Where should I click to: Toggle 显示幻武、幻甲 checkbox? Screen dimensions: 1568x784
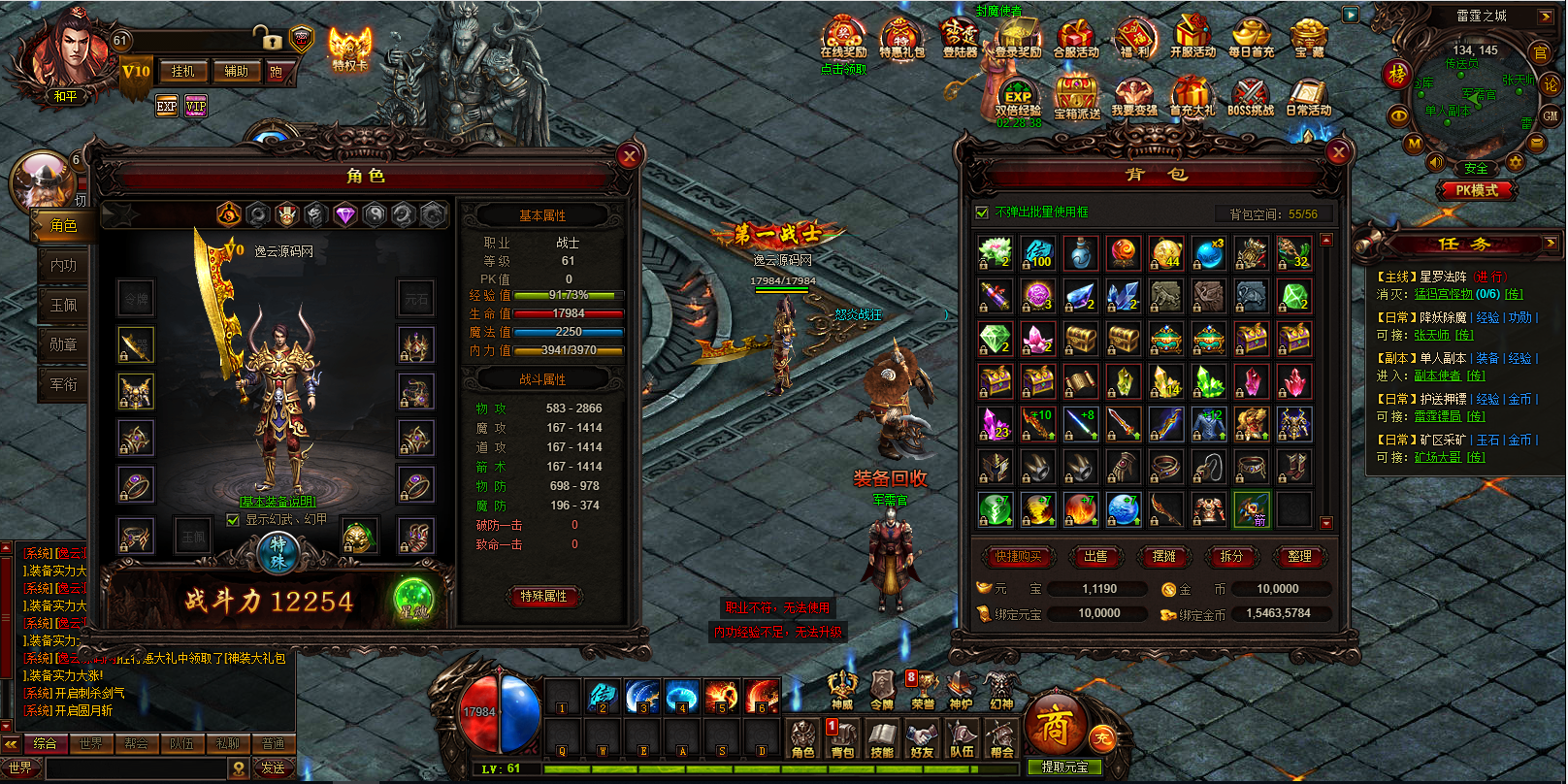pyautogui.click(x=233, y=520)
